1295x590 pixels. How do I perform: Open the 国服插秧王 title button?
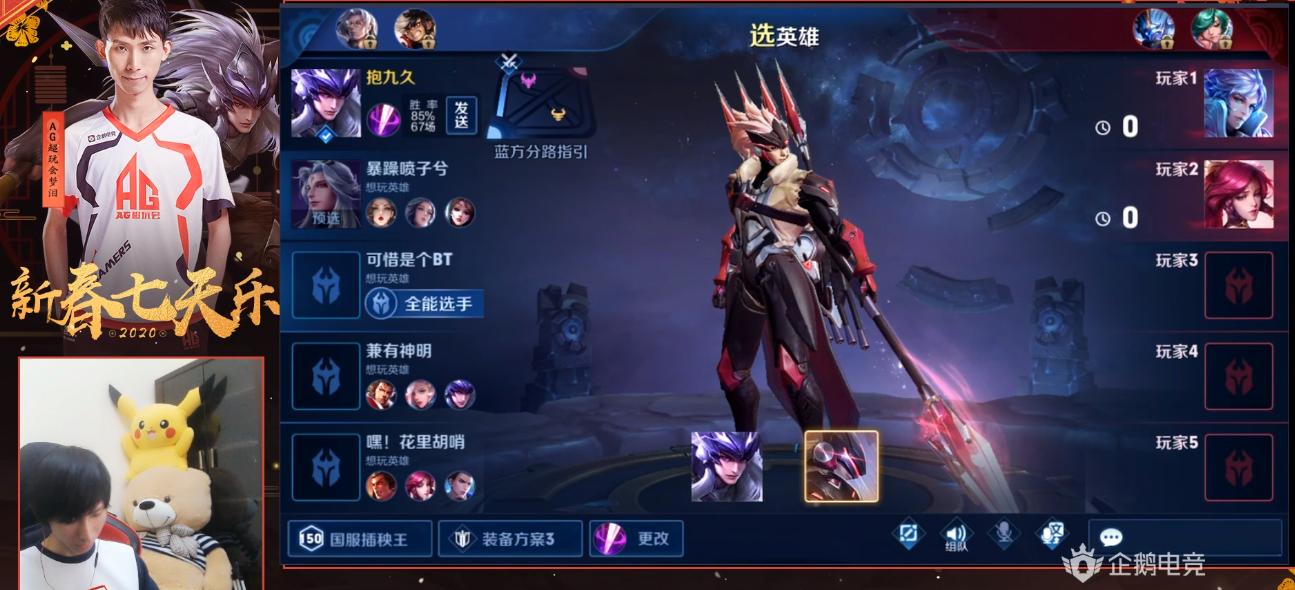coord(360,539)
